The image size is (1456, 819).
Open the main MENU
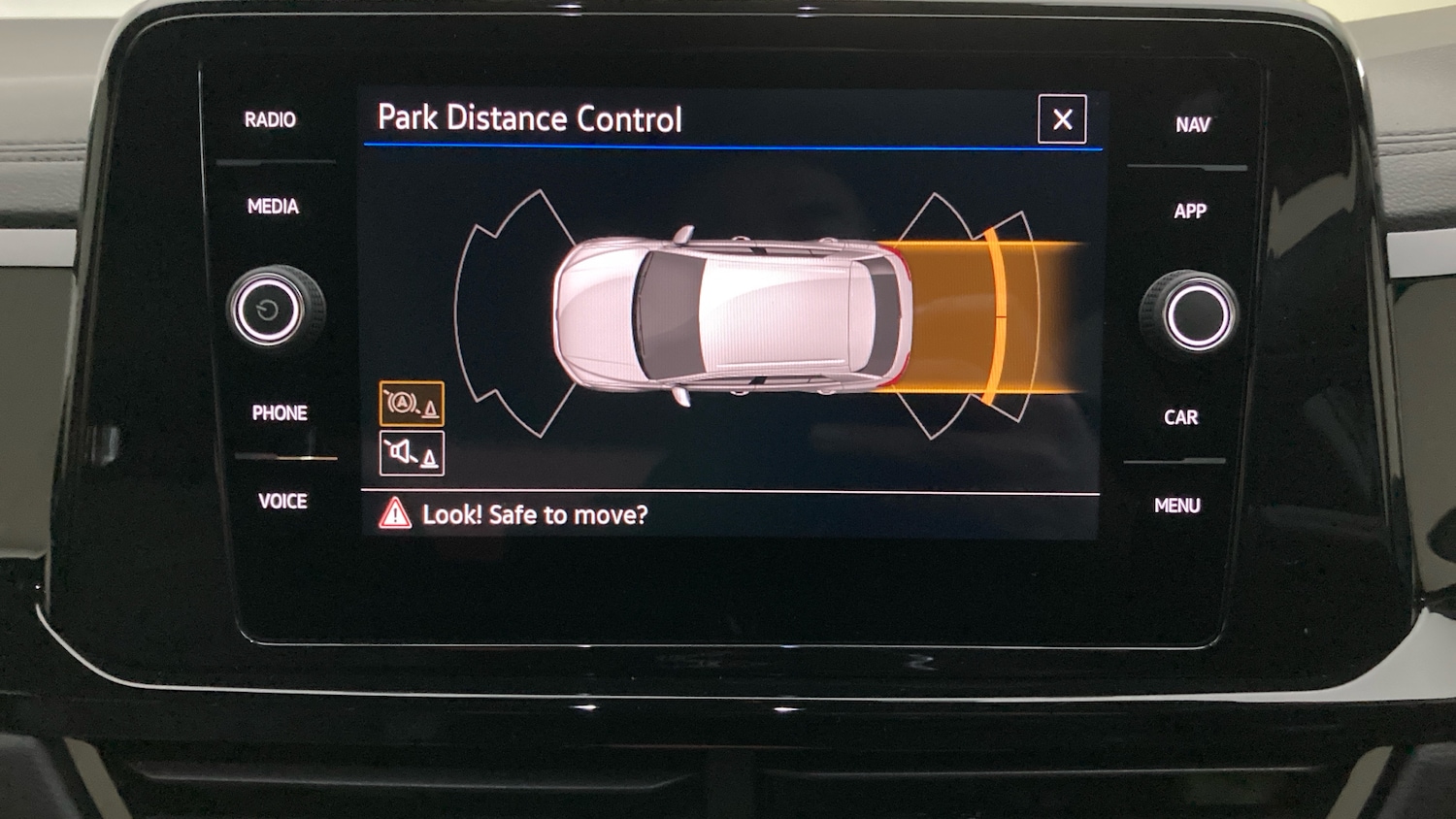tap(1177, 505)
